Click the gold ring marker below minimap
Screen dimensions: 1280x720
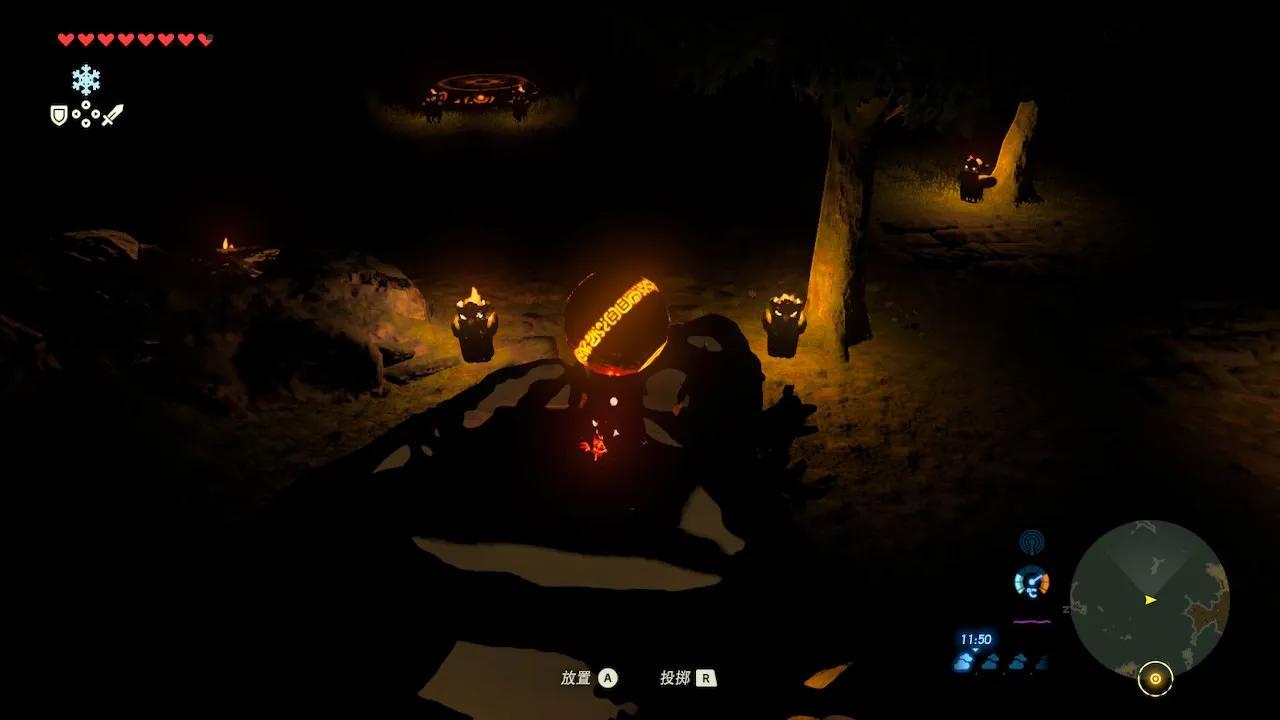click(1155, 679)
